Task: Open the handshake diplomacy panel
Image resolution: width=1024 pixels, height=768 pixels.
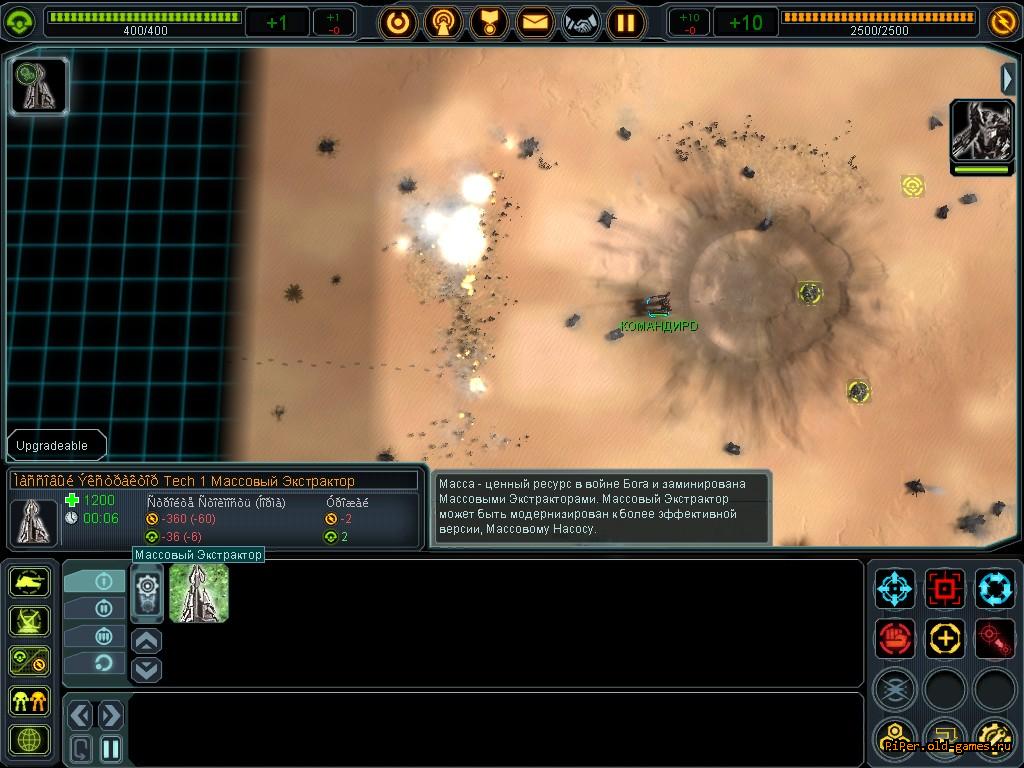Action: click(x=581, y=21)
